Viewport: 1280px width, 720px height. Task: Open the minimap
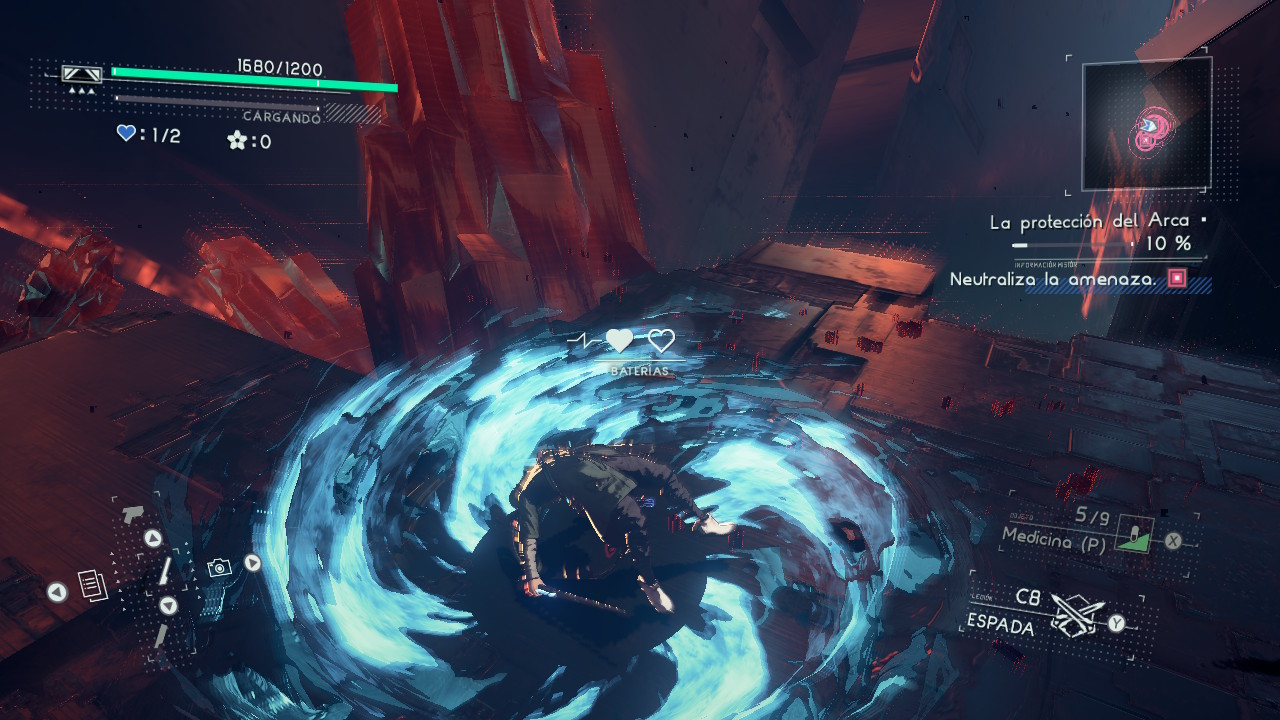pyautogui.click(x=1147, y=124)
